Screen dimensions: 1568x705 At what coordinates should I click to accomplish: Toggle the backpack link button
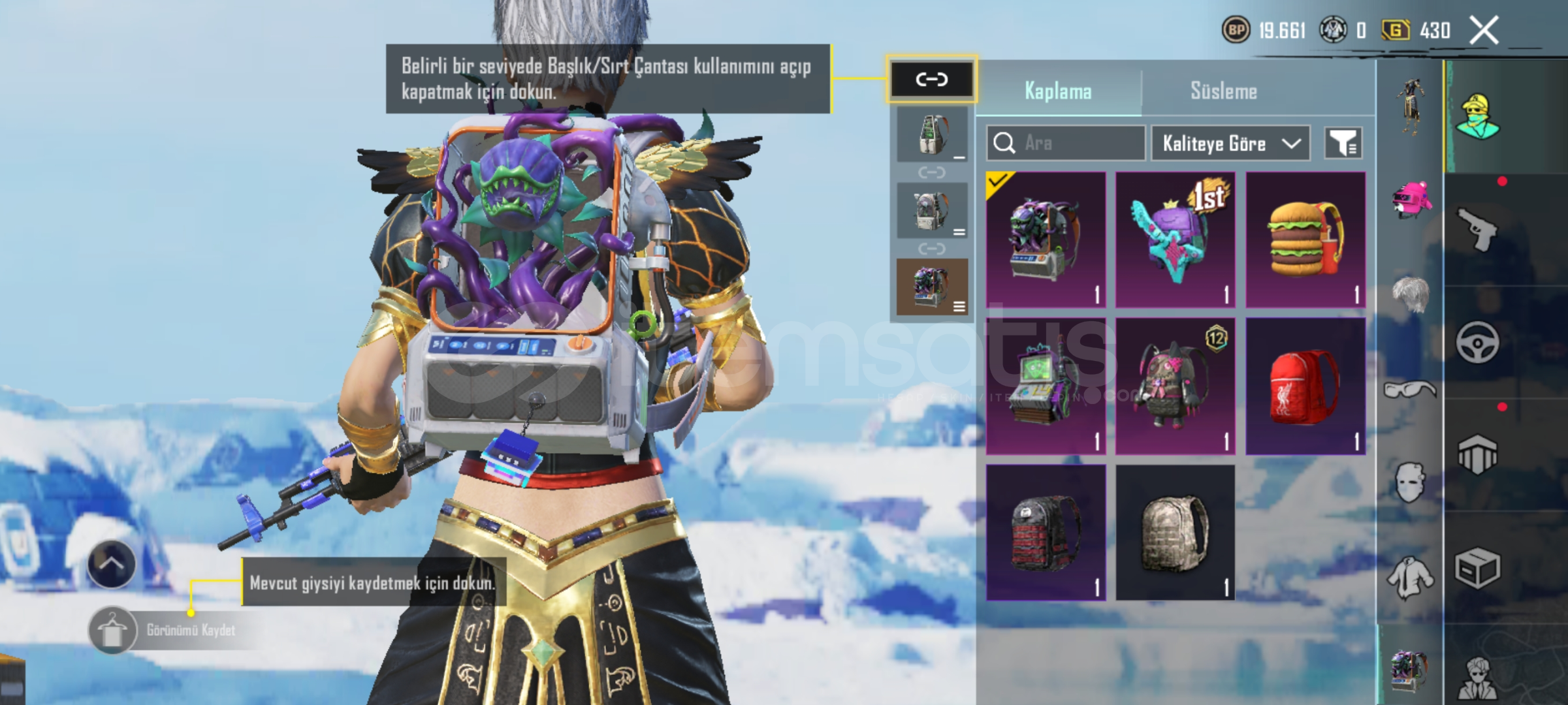(931, 80)
